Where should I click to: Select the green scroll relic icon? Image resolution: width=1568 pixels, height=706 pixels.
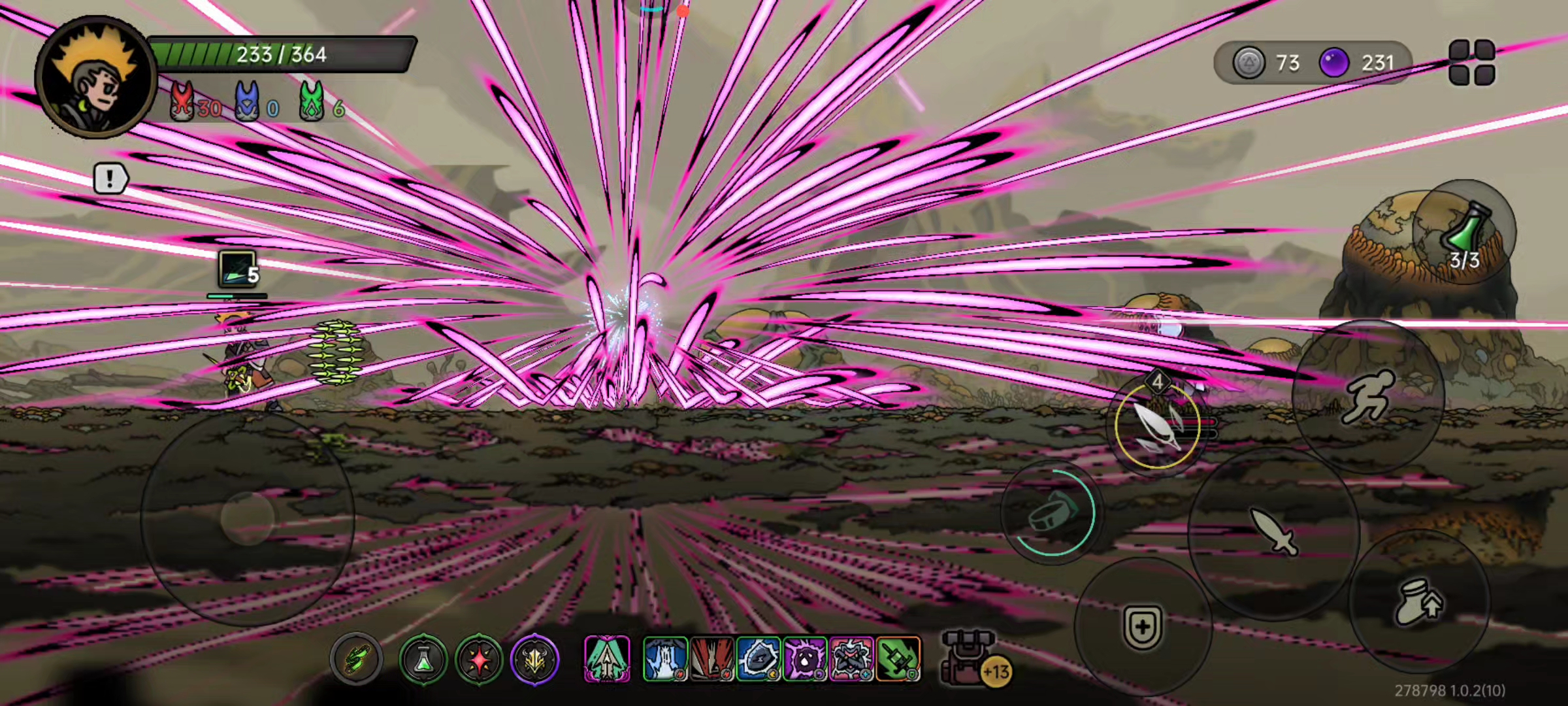point(356,658)
